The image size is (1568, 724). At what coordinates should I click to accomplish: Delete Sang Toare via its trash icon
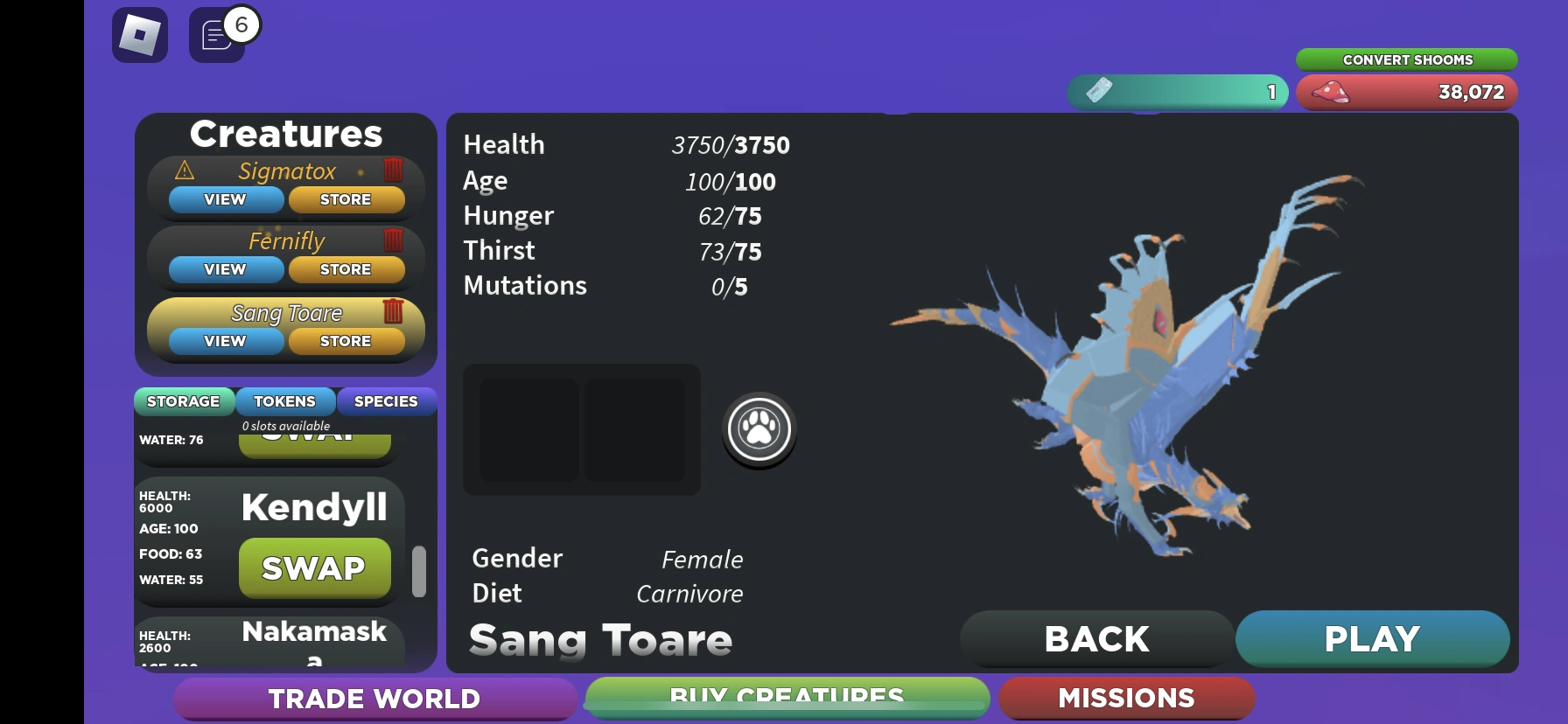tap(393, 311)
